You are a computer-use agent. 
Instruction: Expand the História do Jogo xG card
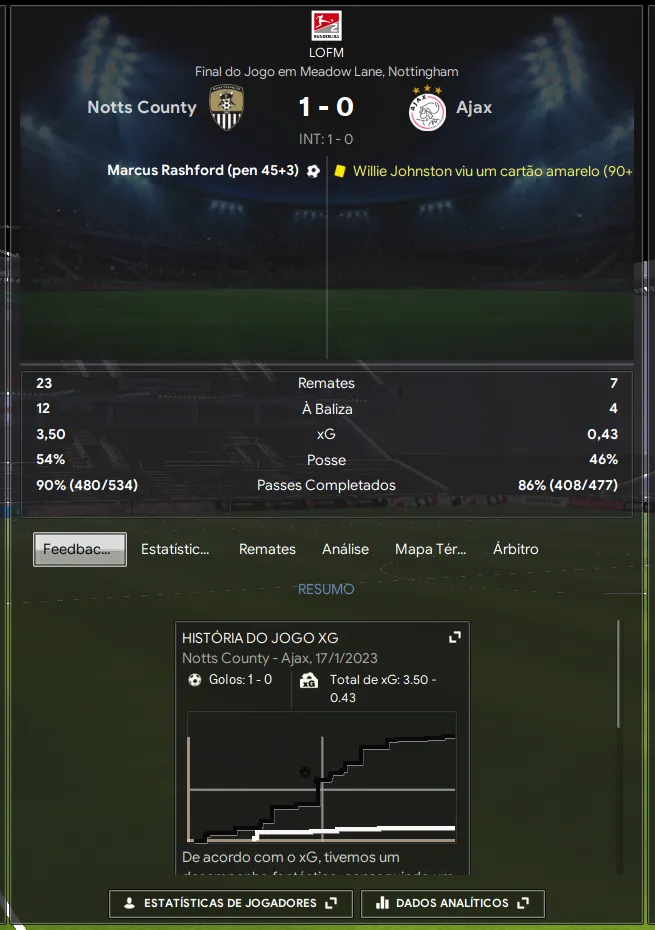point(455,637)
